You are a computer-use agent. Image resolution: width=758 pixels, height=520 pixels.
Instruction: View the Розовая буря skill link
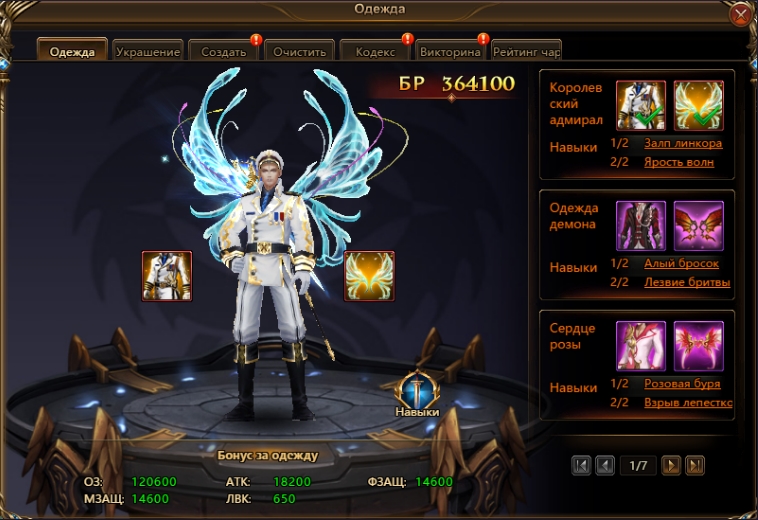tap(682, 384)
